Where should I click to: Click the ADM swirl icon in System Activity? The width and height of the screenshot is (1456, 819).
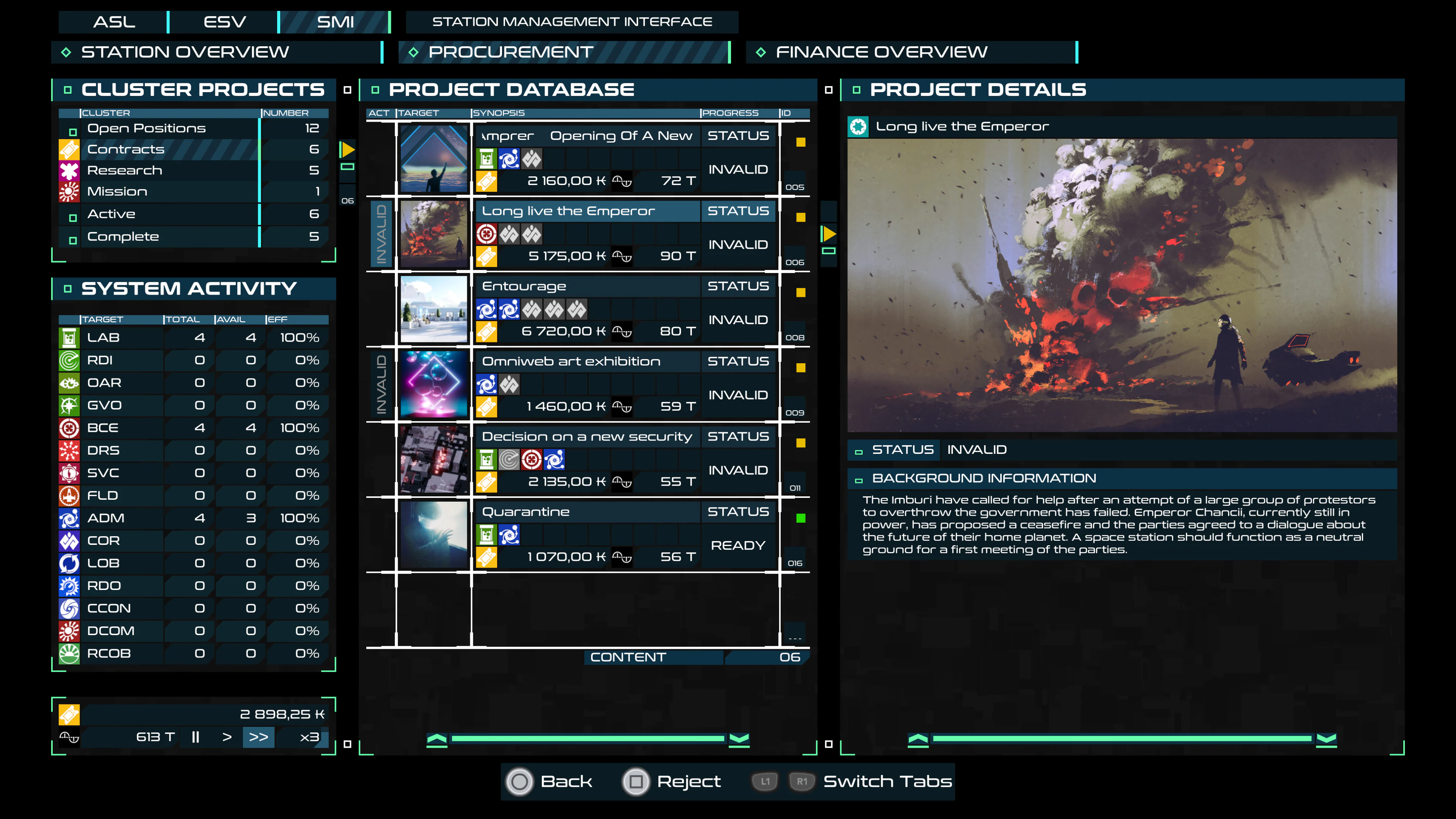coord(69,518)
